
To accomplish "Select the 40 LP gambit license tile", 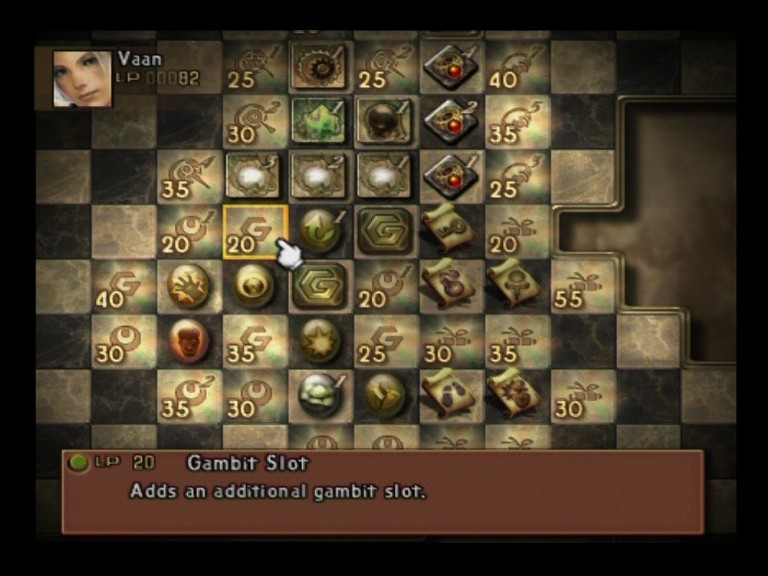I will [124, 286].
